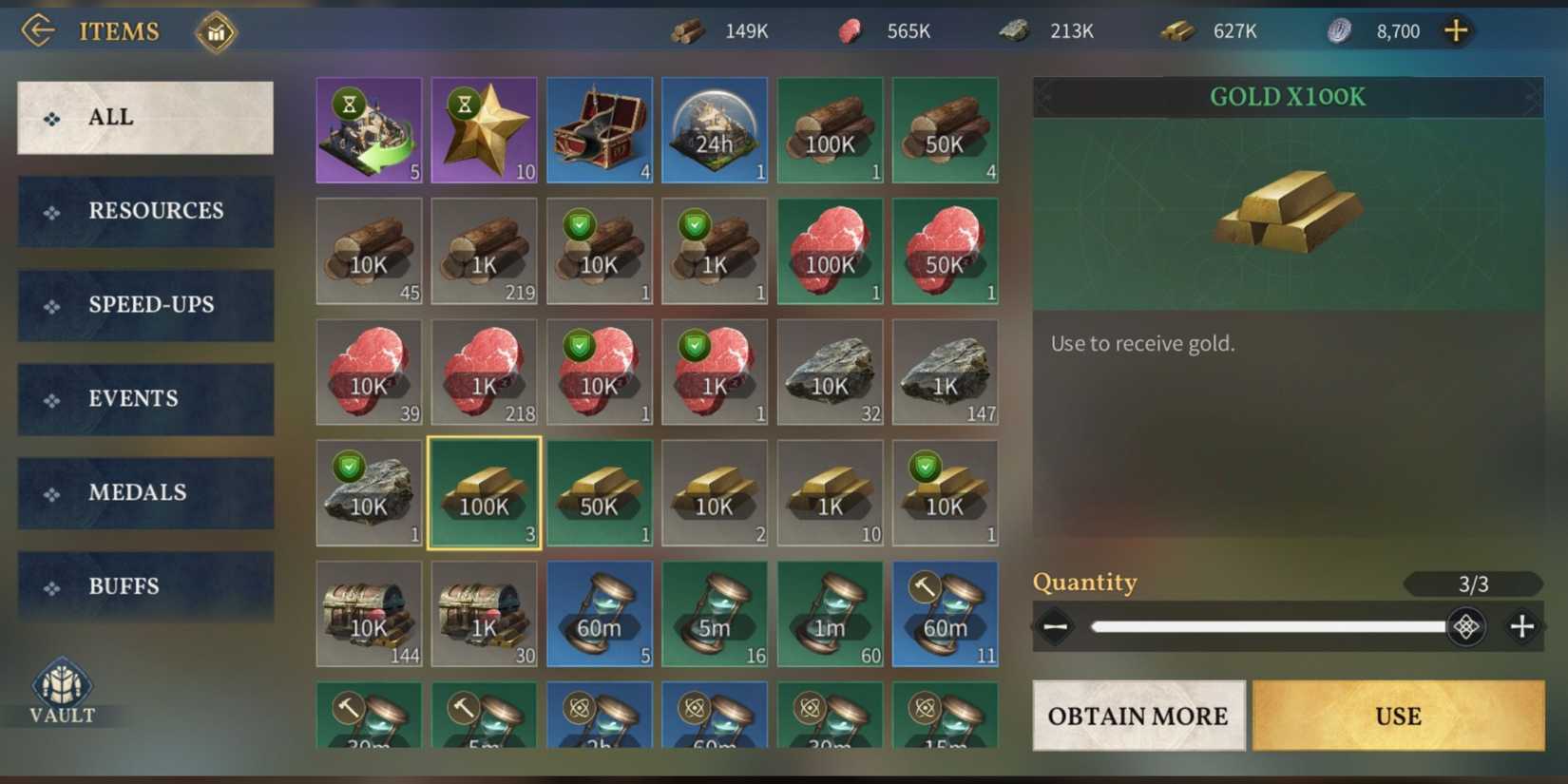Select the 50K gold ingot item
Viewport: 1568px width, 784px height.
point(600,492)
